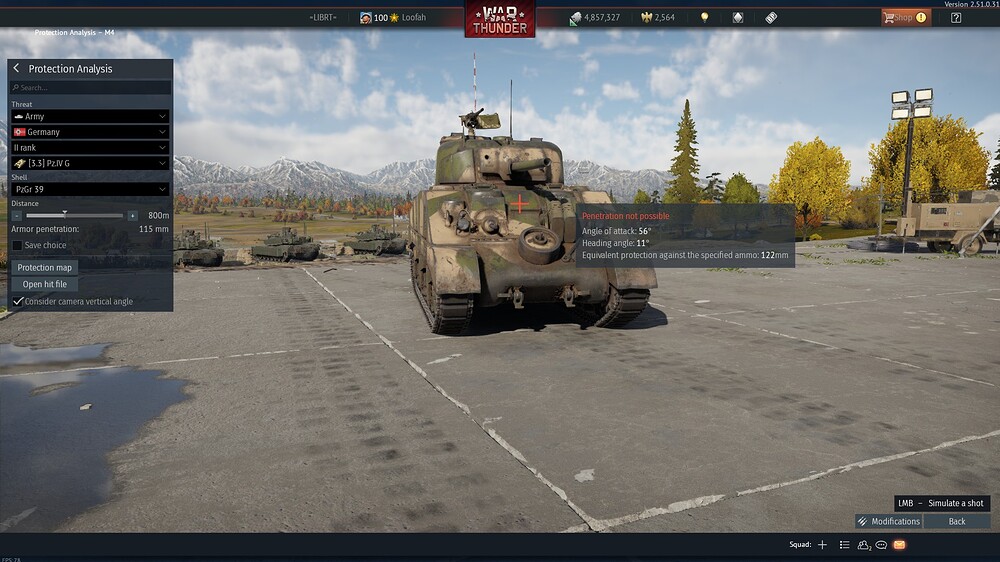Untick Consider camera vertical angle
This screenshot has width=1000, height=562.
coord(18,301)
